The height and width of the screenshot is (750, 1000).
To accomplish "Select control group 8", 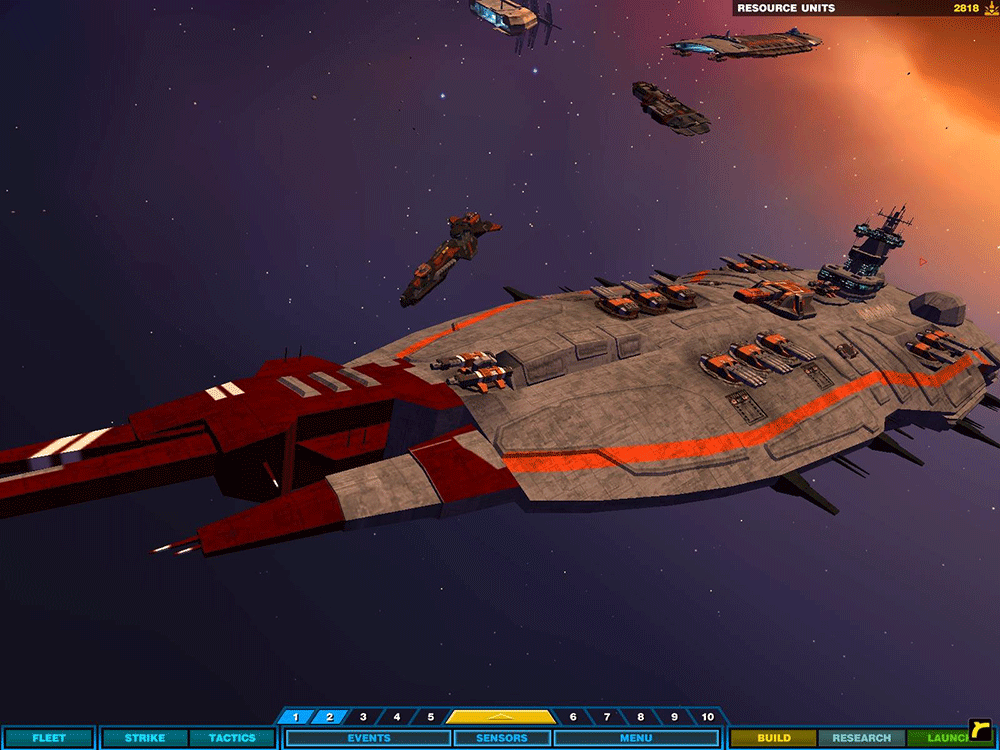I will pyautogui.click(x=641, y=717).
